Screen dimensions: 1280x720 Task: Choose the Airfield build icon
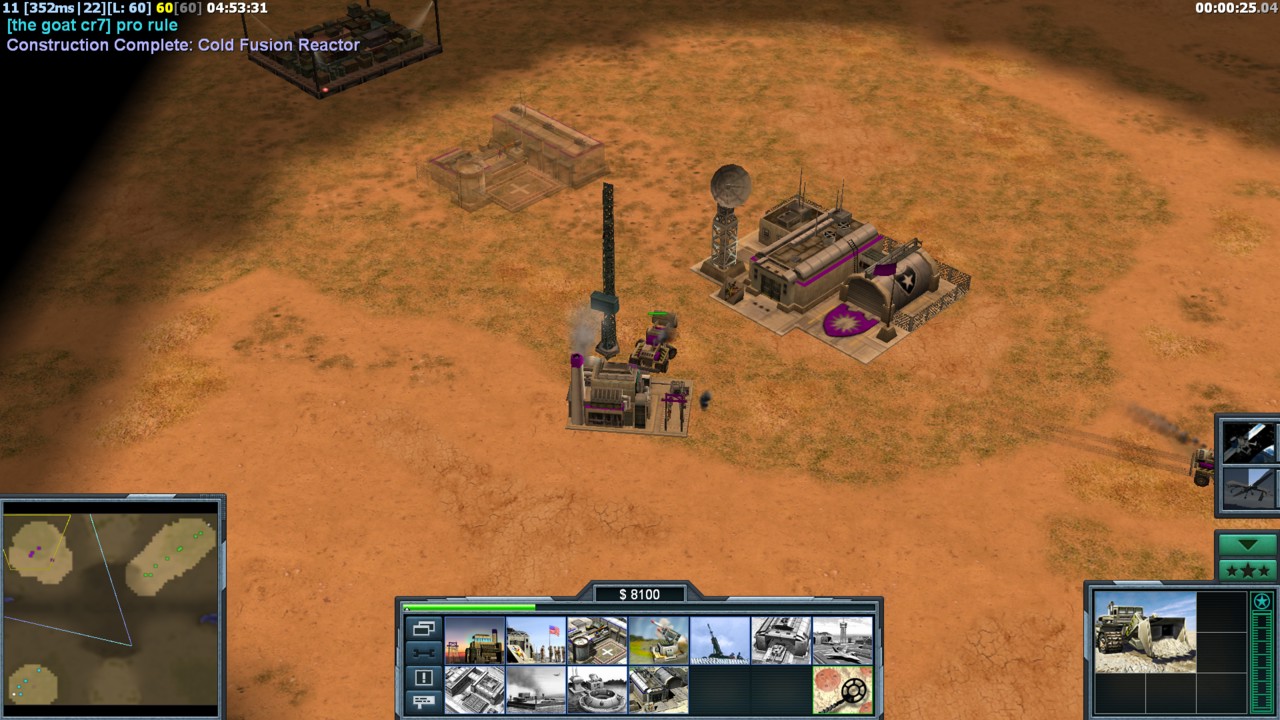(x=842, y=640)
